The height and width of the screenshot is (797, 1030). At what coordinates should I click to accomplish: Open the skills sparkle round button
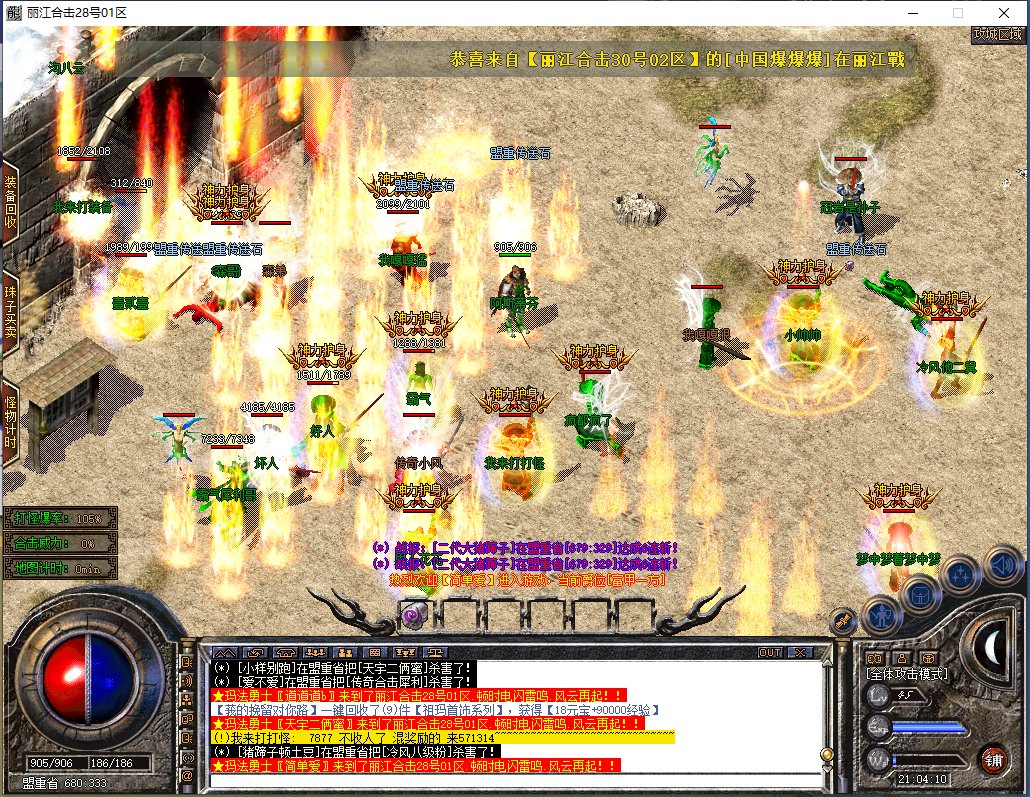point(960,574)
